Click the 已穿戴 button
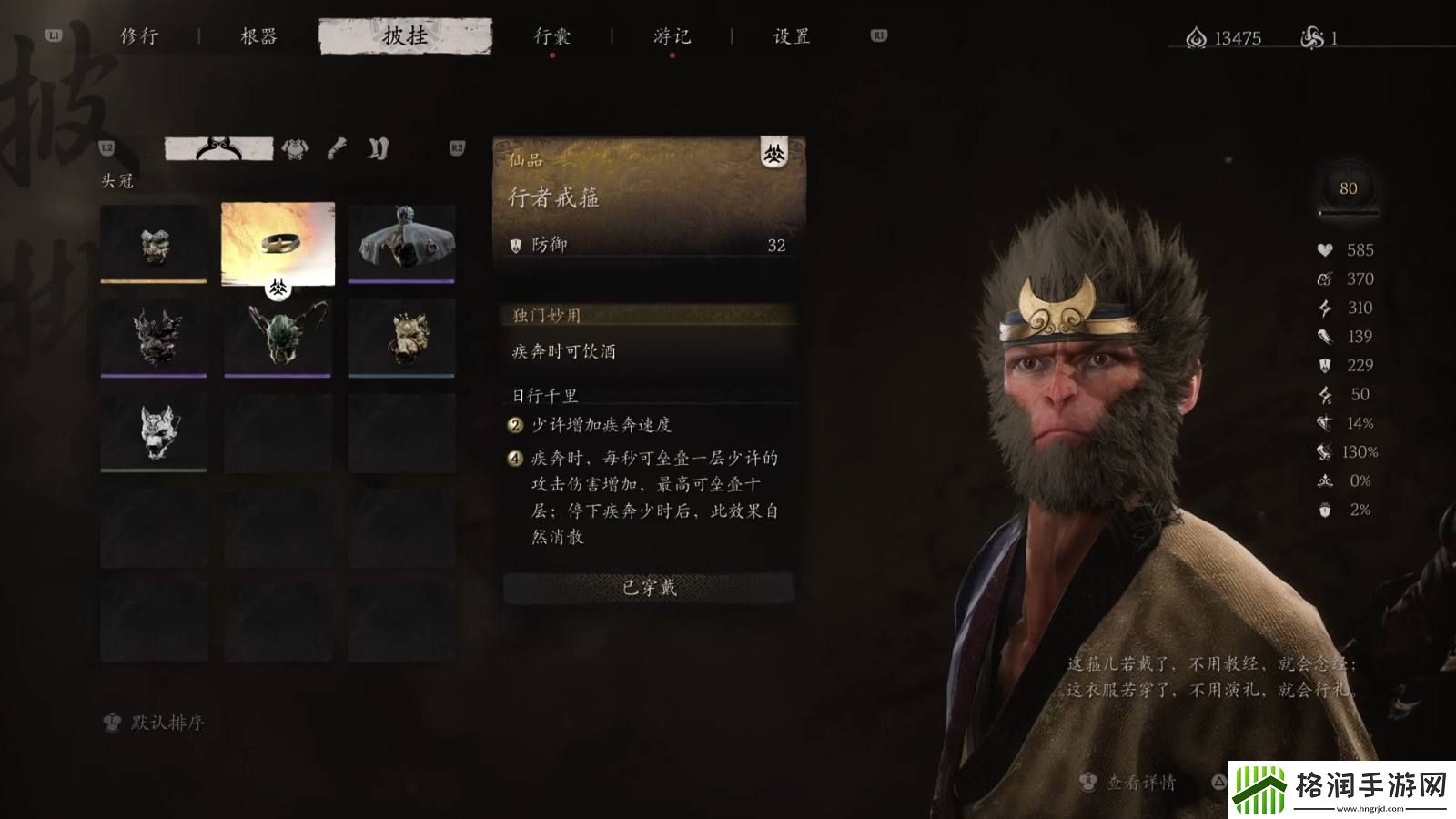This screenshot has width=1456, height=819. pyautogui.click(x=648, y=587)
